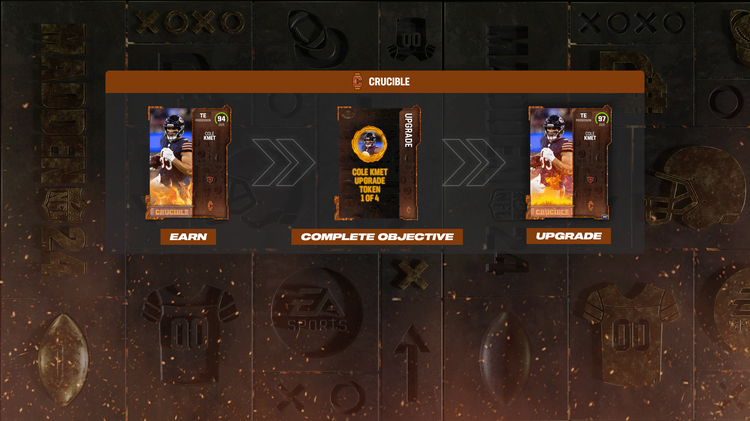Image resolution: width=750 pixels, height=421 pixels.
Task: Click the Crucible header banner
Action: click(x=375, y=82)
